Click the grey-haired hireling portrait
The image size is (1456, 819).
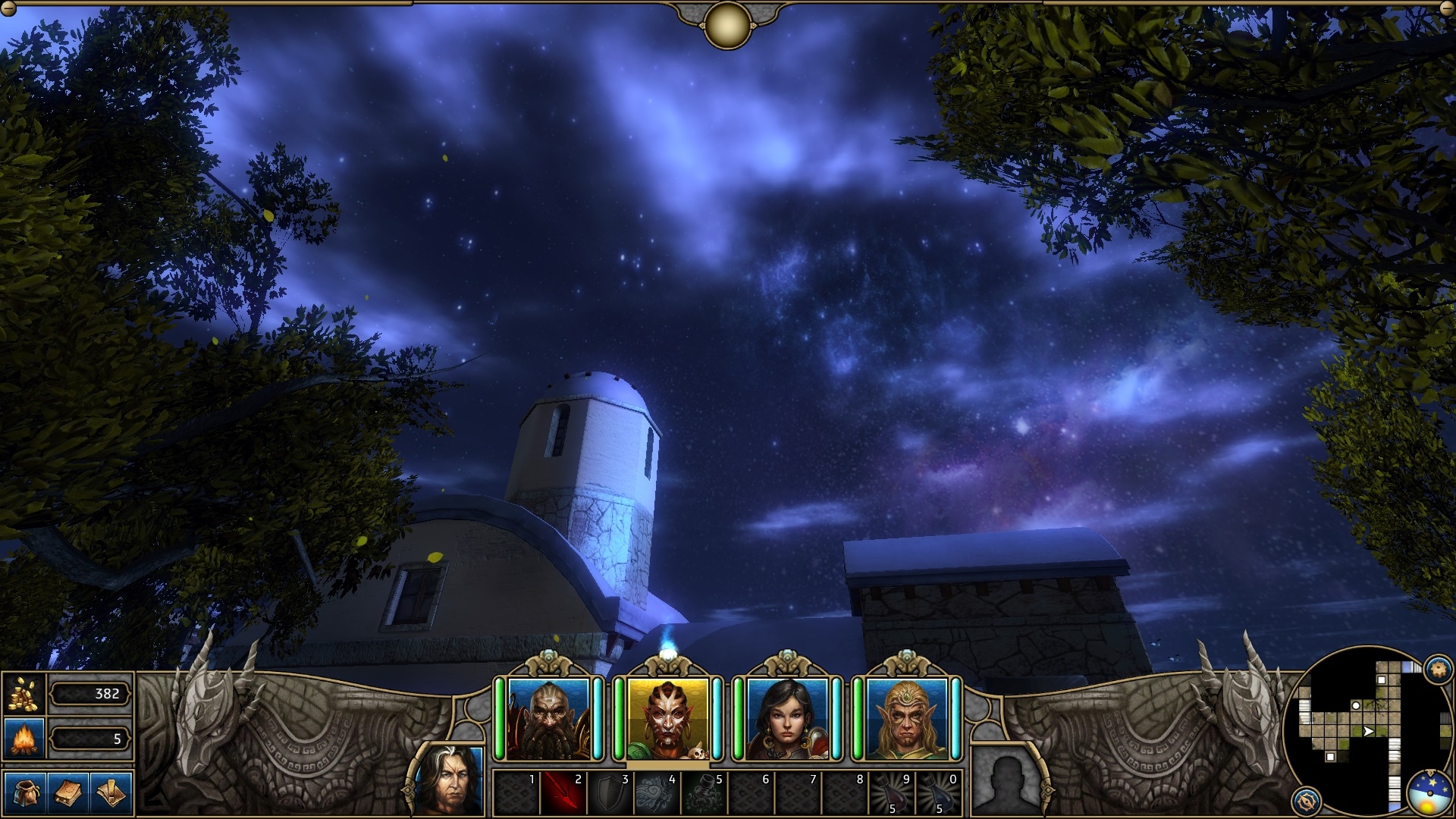450,780
